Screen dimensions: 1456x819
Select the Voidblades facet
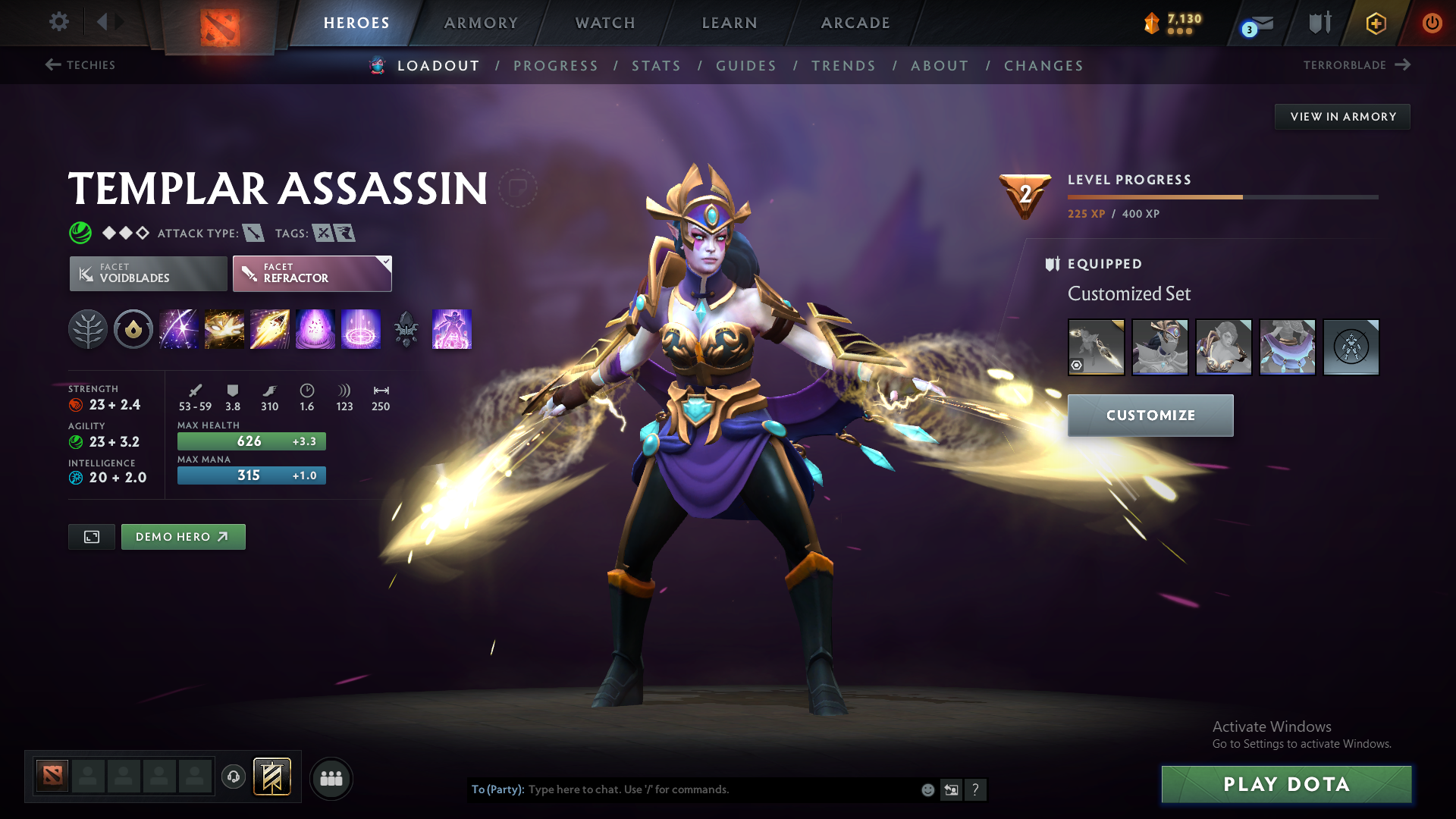(147, 273)
